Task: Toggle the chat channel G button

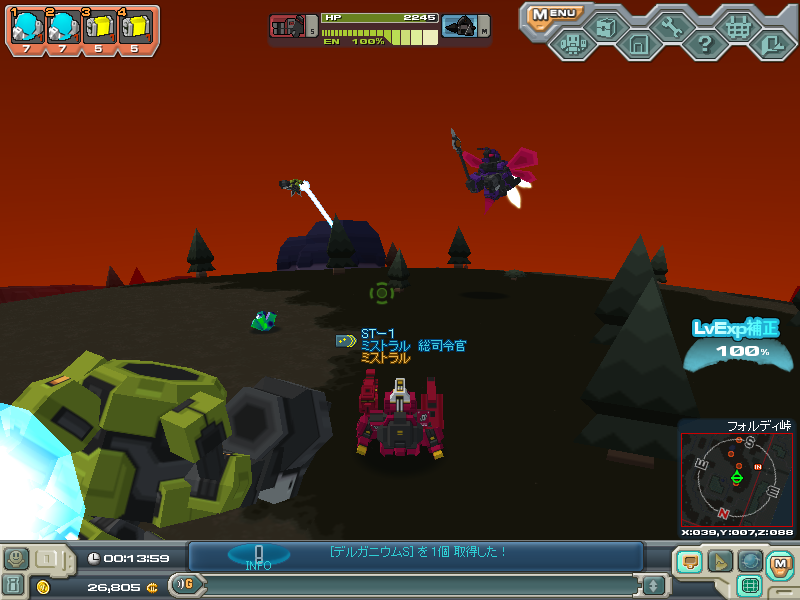Action: [x=183, y=584]
